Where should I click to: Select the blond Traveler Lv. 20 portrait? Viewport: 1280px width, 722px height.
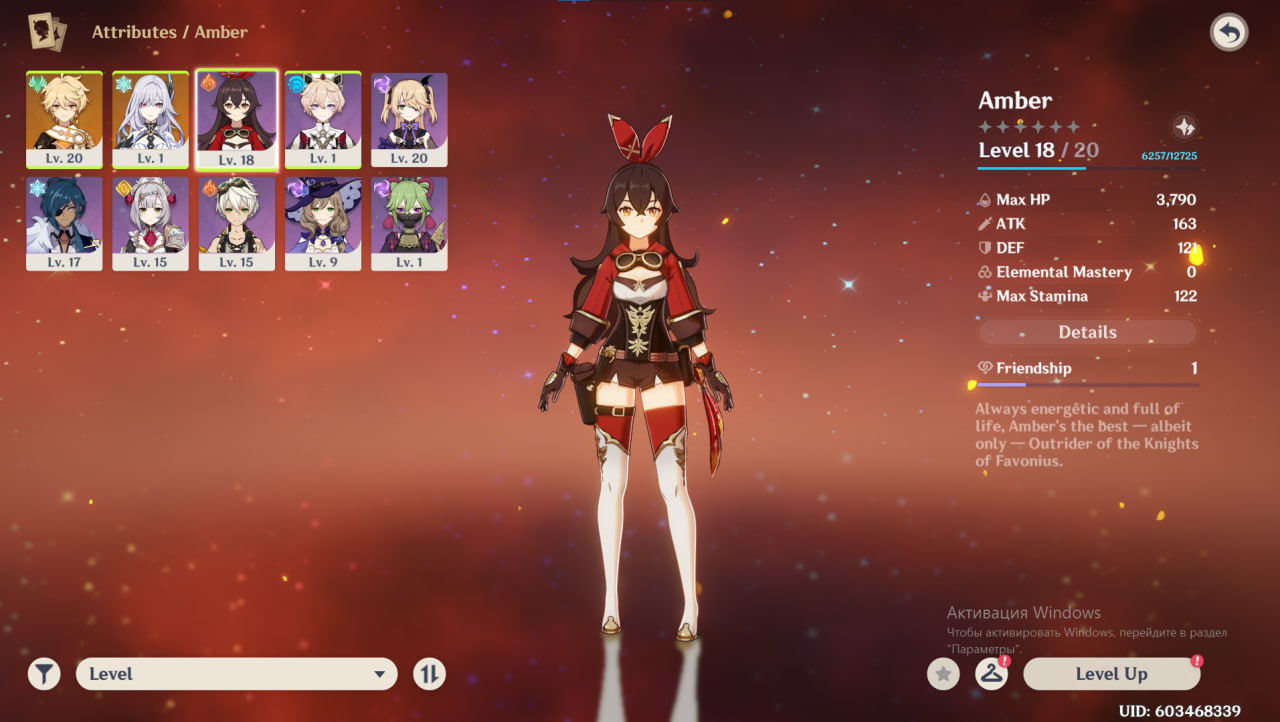click(x=64, y=119)
